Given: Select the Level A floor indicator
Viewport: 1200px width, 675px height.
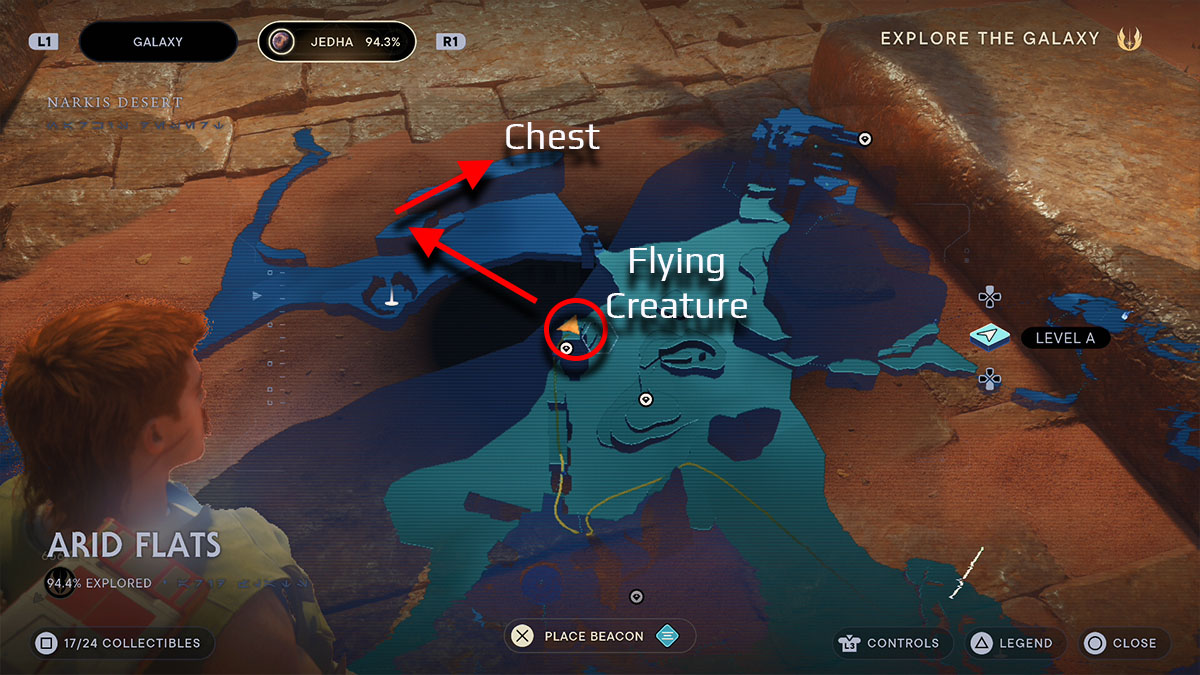Looking at the screenshot, I should point(1064,338).
